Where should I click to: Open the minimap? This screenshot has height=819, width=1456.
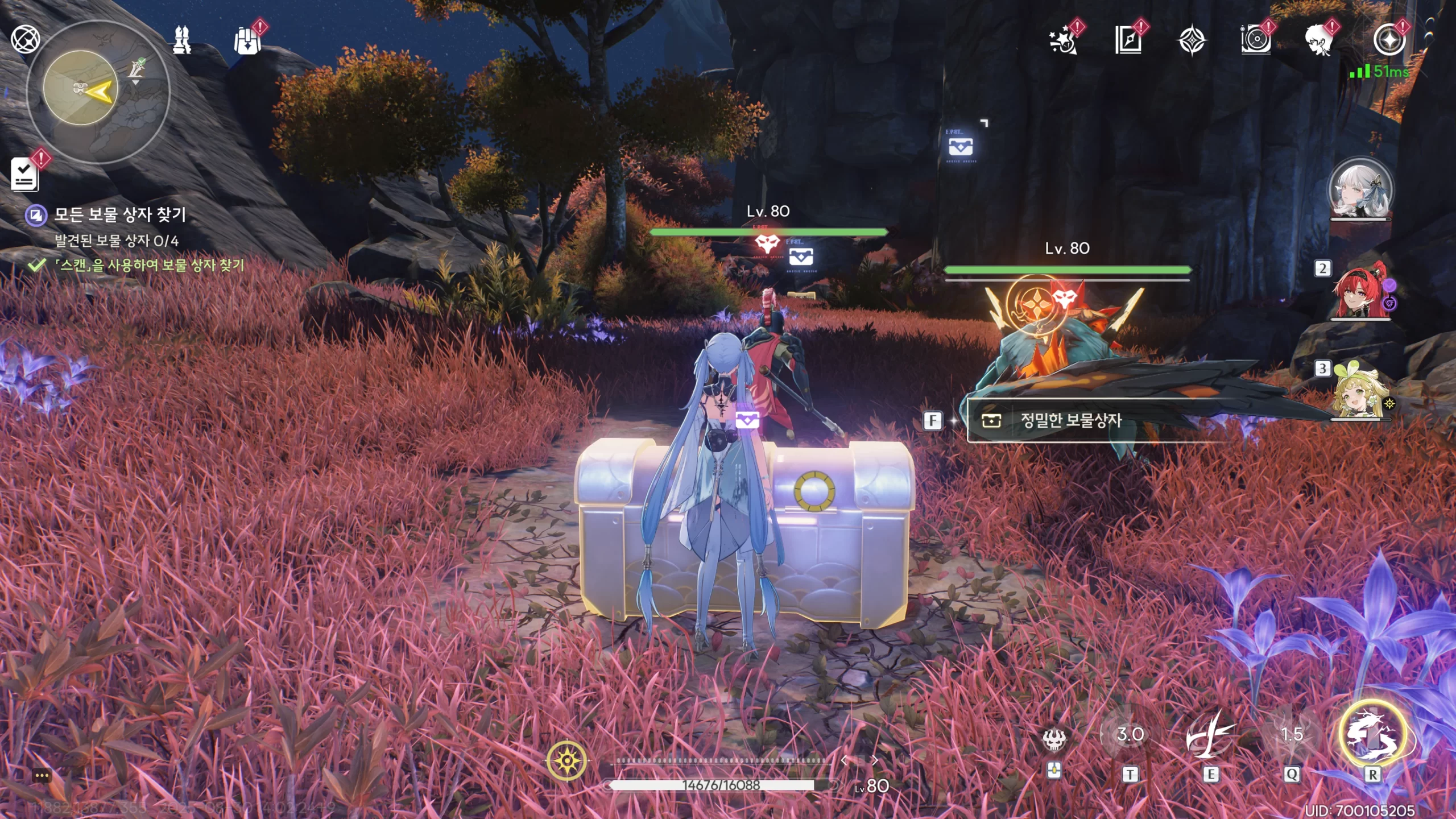click(98, 91)
